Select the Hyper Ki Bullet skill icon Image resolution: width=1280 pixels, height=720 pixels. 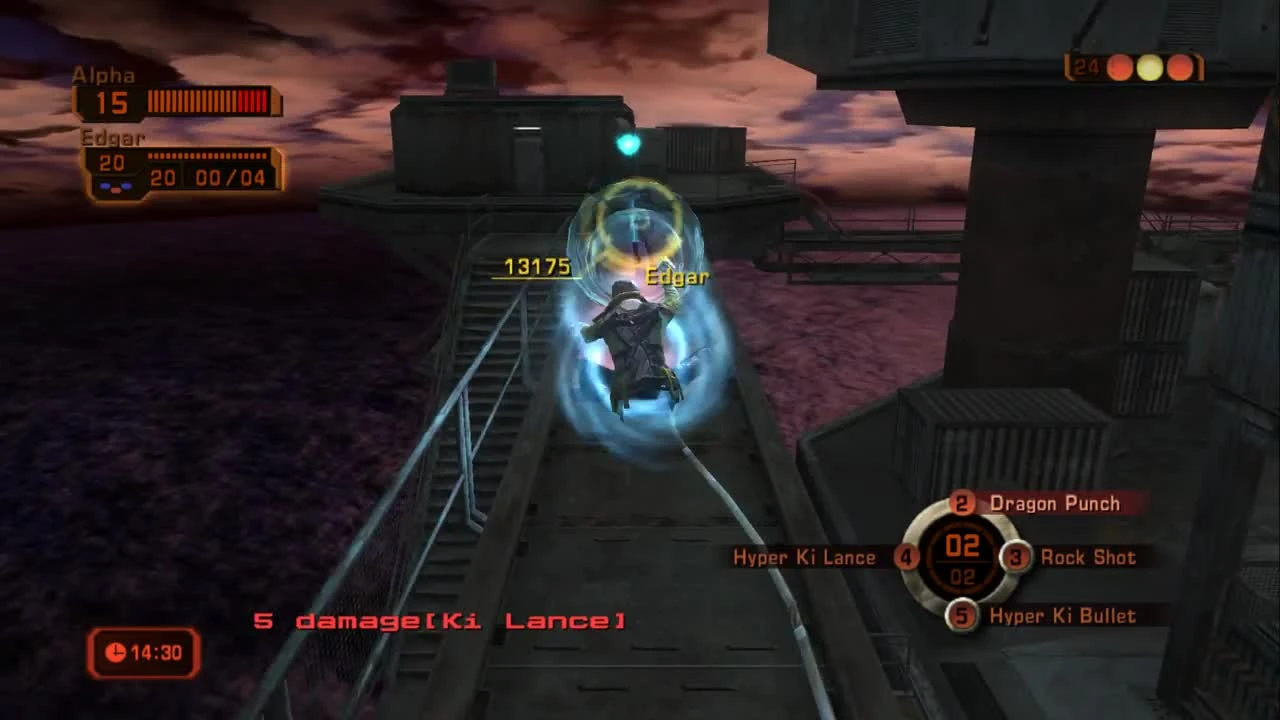click(x=962, y=617)
